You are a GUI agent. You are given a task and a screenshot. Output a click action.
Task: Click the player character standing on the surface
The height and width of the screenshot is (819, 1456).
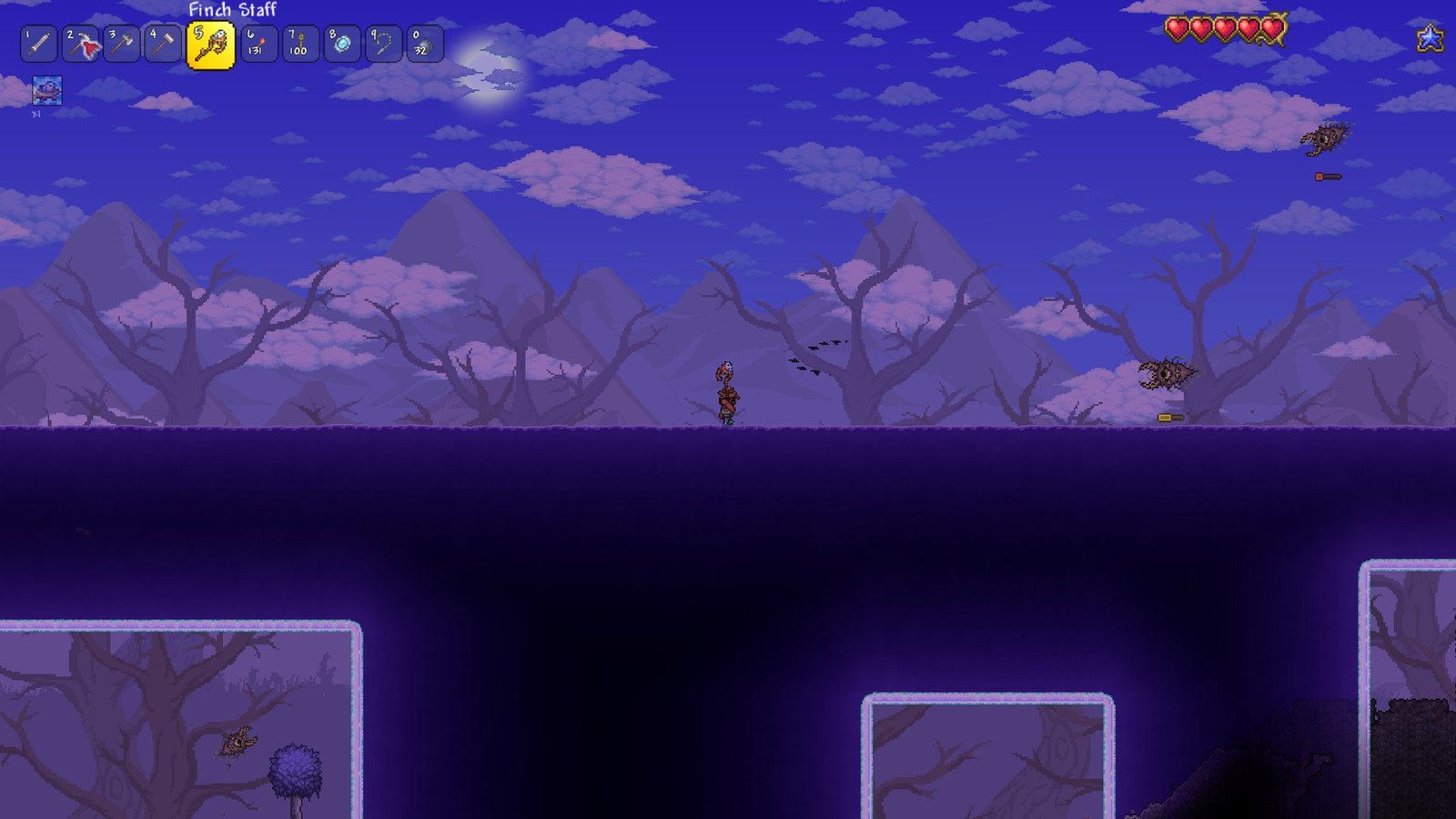click(728, 396)
